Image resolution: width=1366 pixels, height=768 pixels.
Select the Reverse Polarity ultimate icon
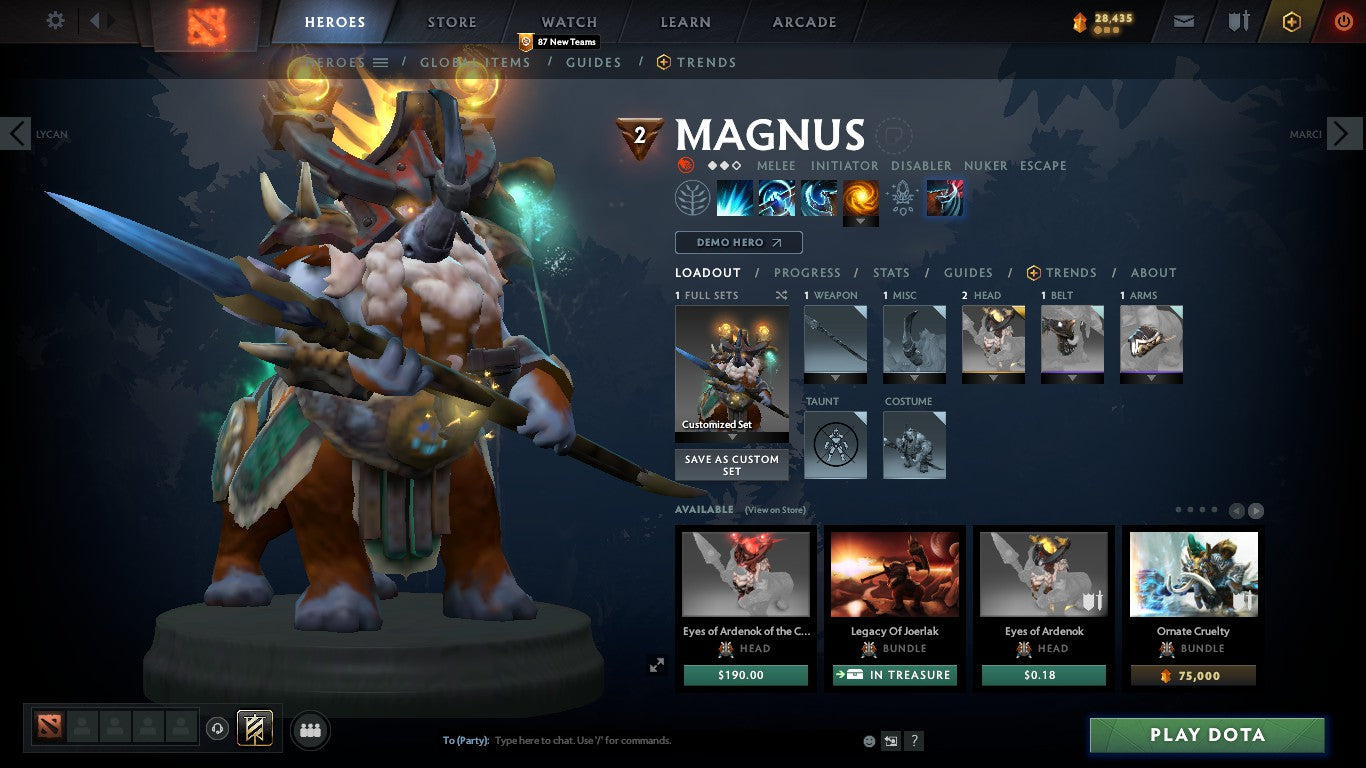click(x=861, y=197)
